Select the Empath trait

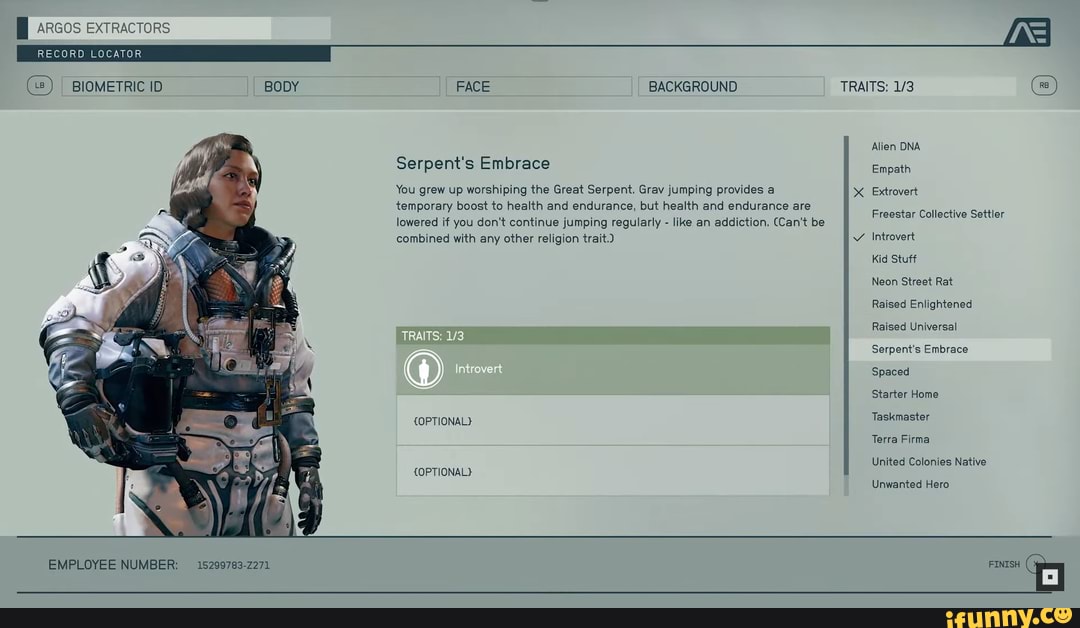pyautogui.click(x=891, y=169)
